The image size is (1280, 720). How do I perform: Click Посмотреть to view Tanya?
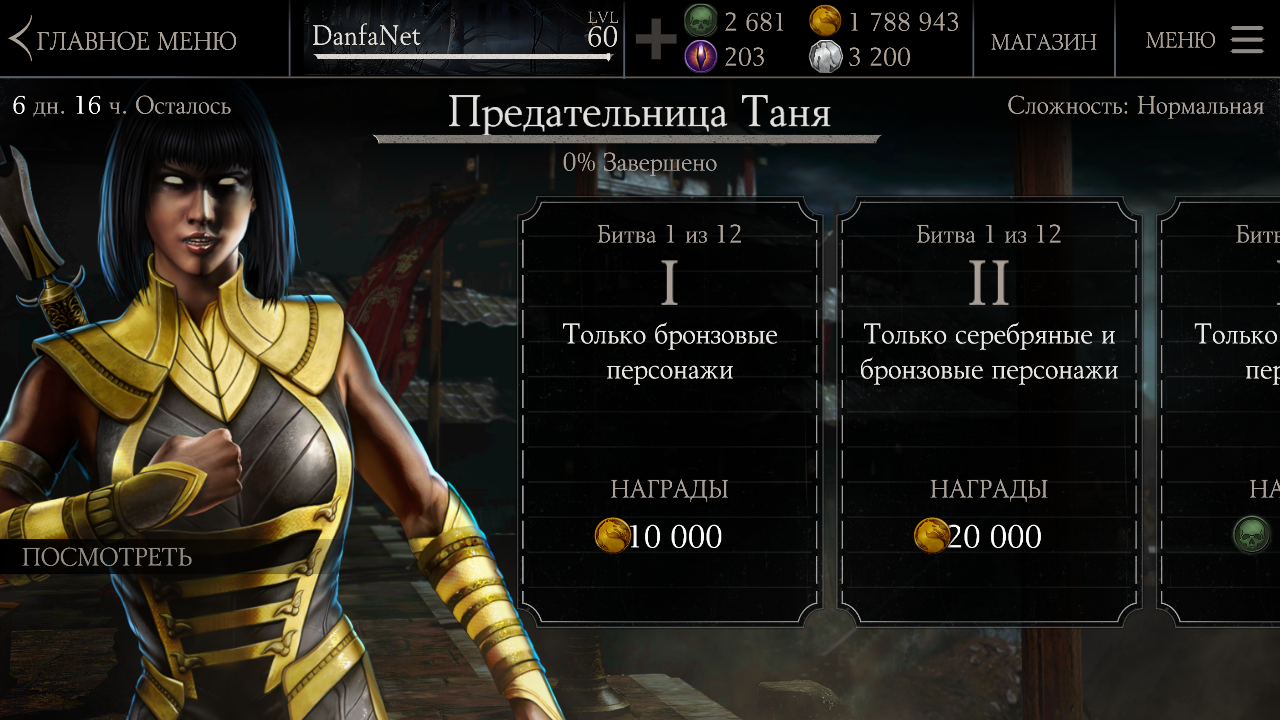click(107, 557)
